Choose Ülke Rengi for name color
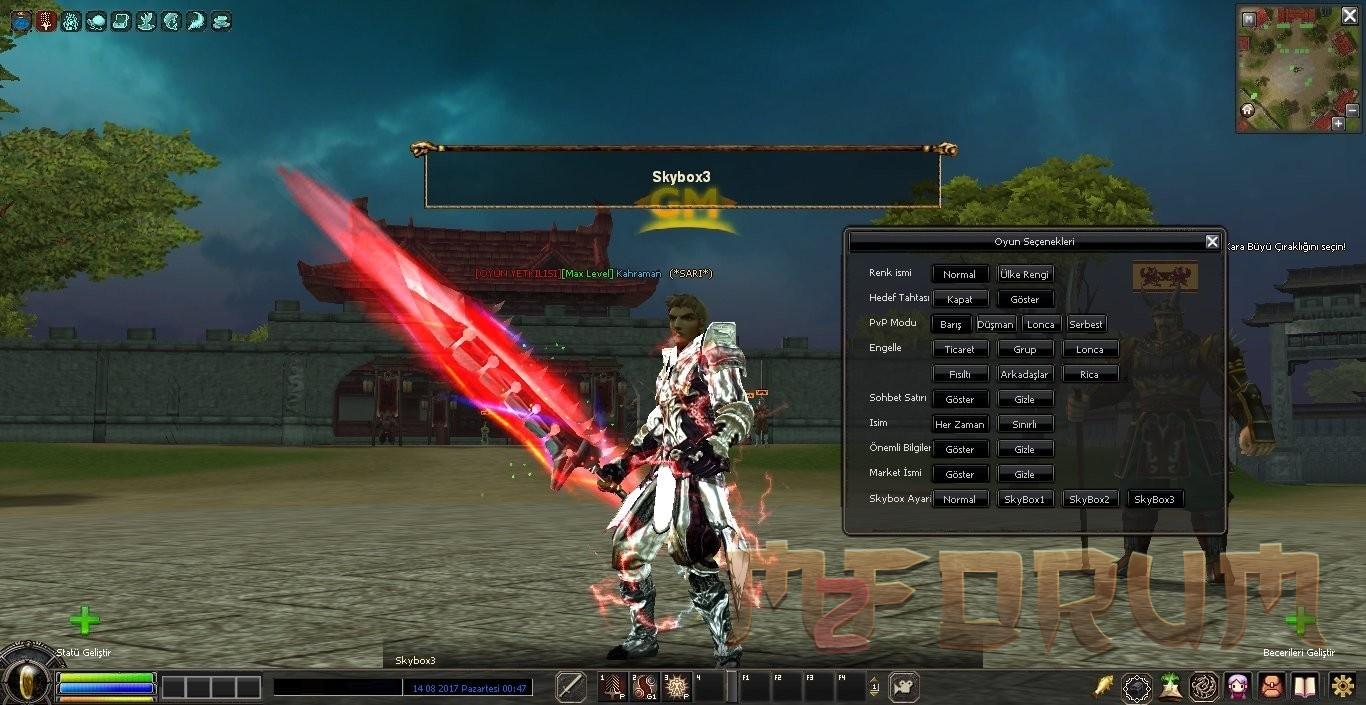Image resolution: width=1366 pixels, height=705 pixels. click(x=1025, y=274)
